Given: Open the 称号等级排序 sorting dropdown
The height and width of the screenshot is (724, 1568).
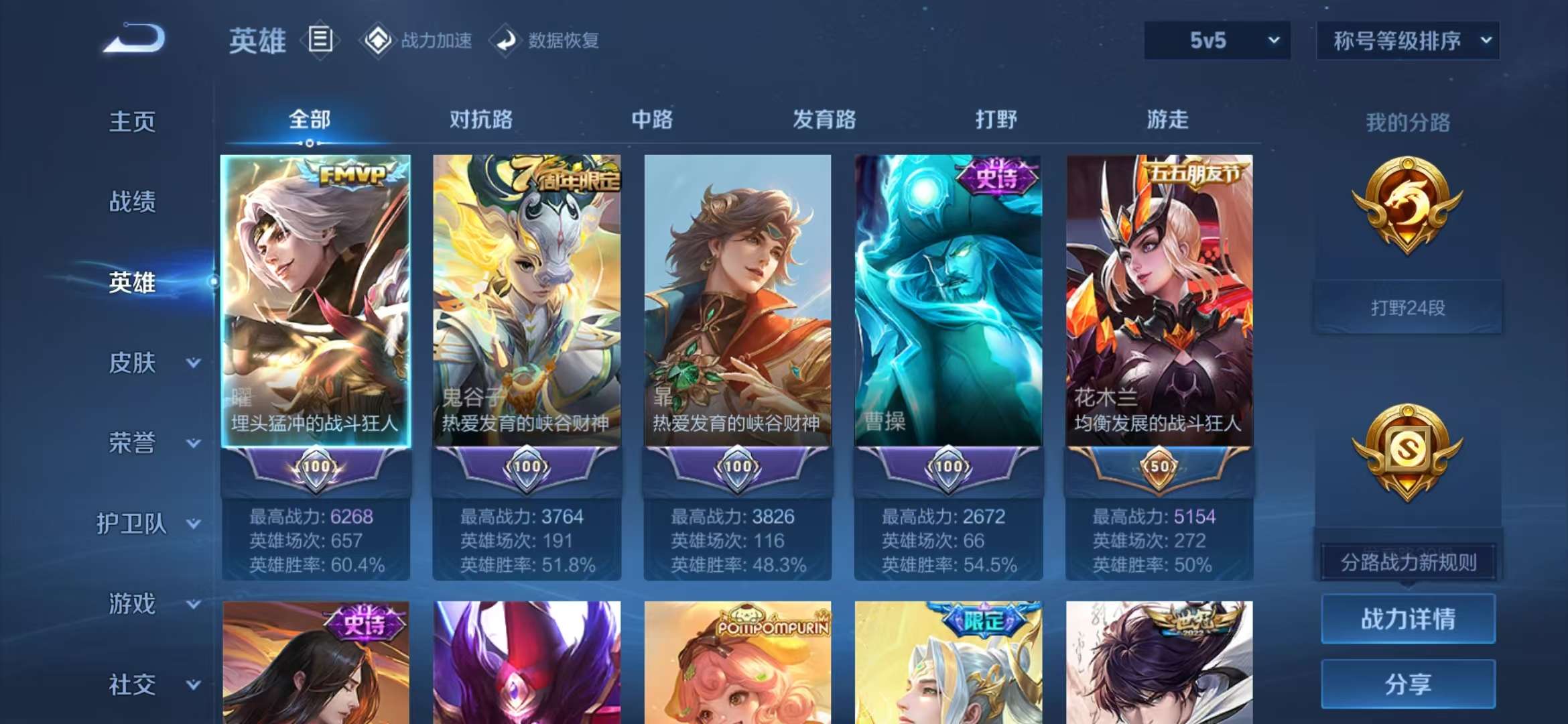Looking at the screenshot, I should (x=1407, y=40).
